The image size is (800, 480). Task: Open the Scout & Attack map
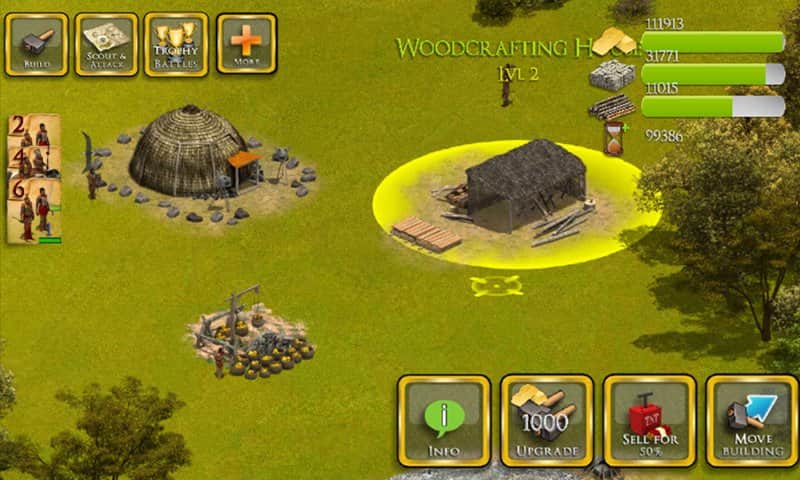coord(106,44)
